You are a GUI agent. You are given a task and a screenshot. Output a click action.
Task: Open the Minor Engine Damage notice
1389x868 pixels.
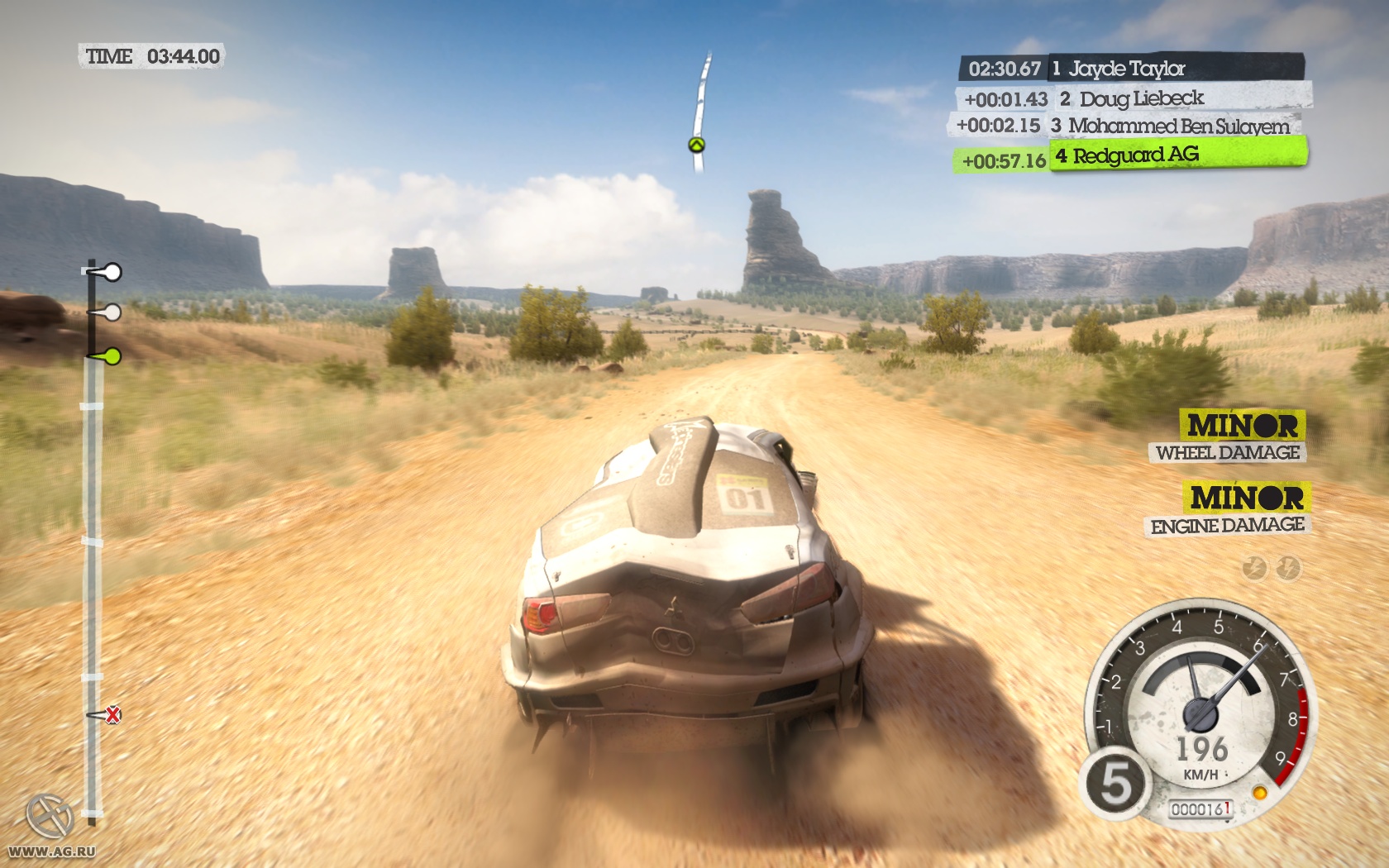tap(1228, 510)
